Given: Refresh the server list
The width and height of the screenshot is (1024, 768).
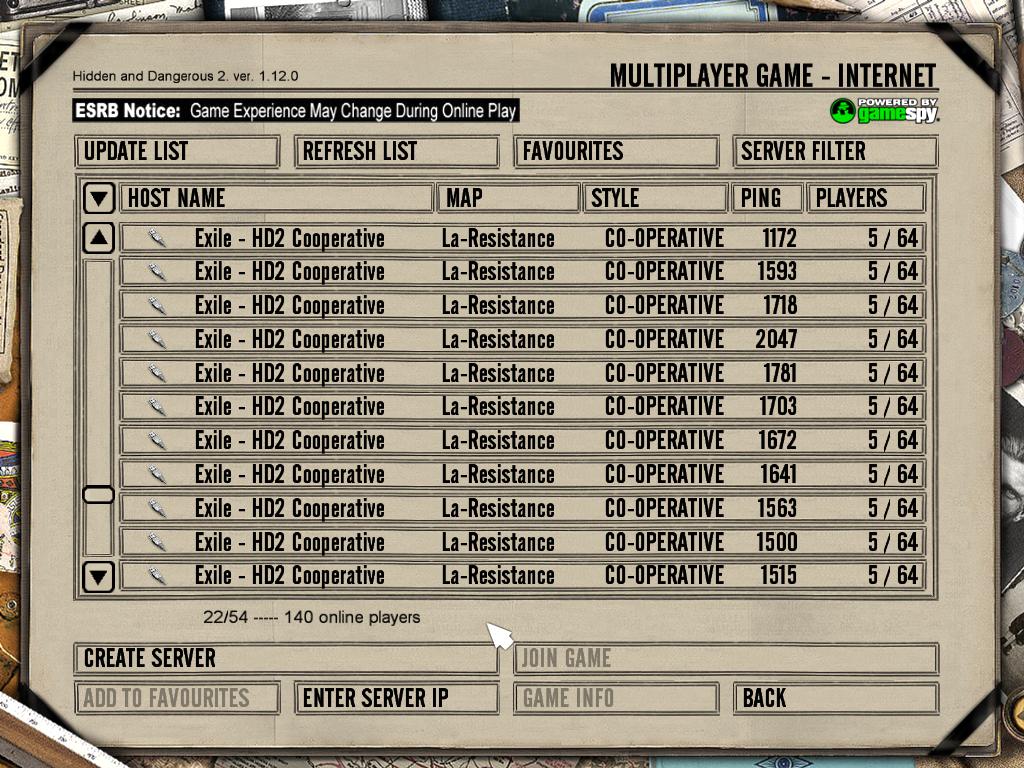Looking at the screenshot, I should [396, 152].
